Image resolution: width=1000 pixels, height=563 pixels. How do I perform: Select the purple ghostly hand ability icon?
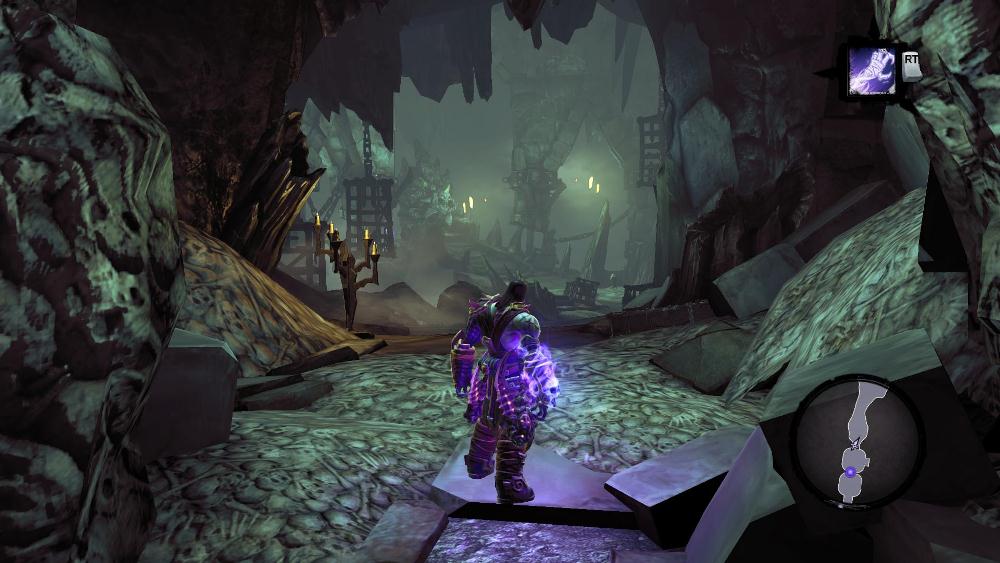872,71
